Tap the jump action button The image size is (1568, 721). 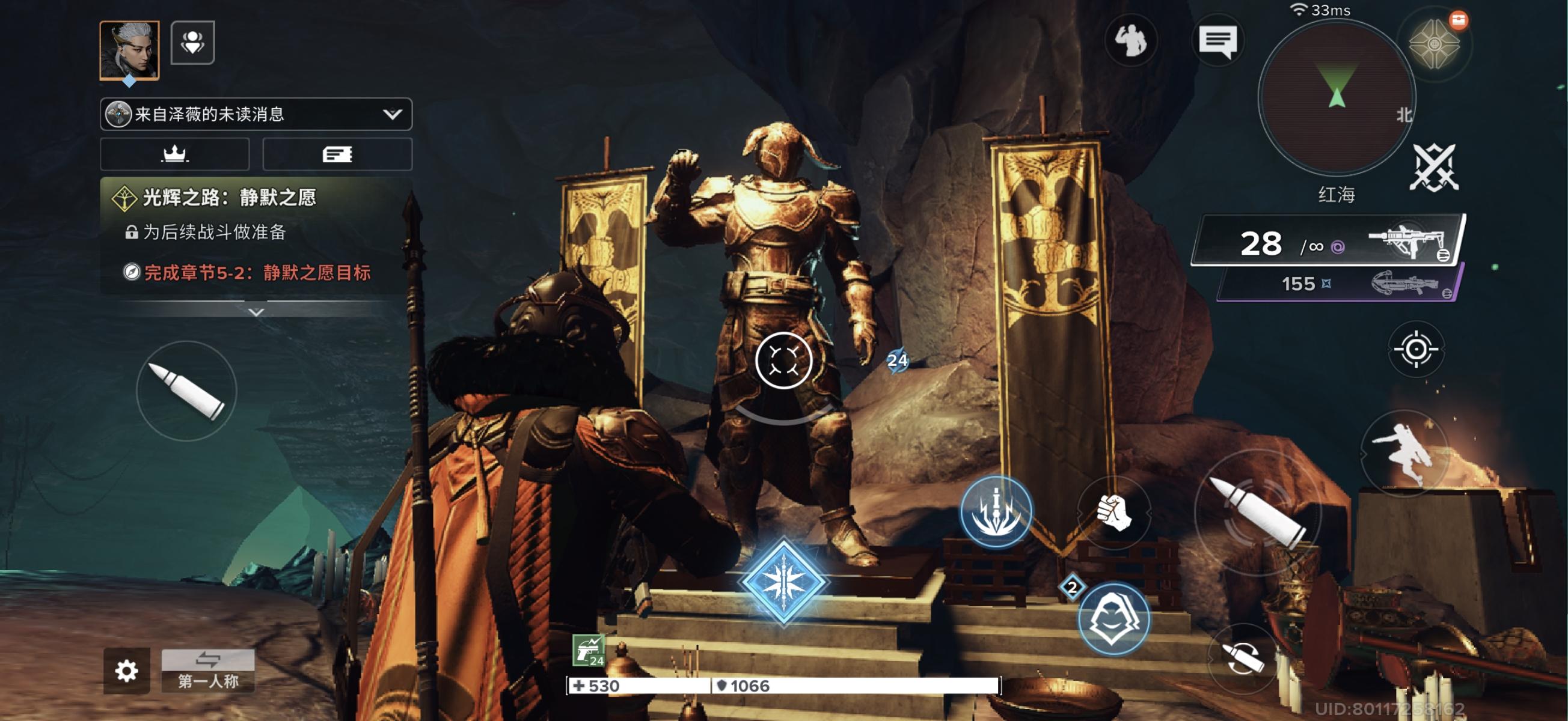pos(1404,454)
